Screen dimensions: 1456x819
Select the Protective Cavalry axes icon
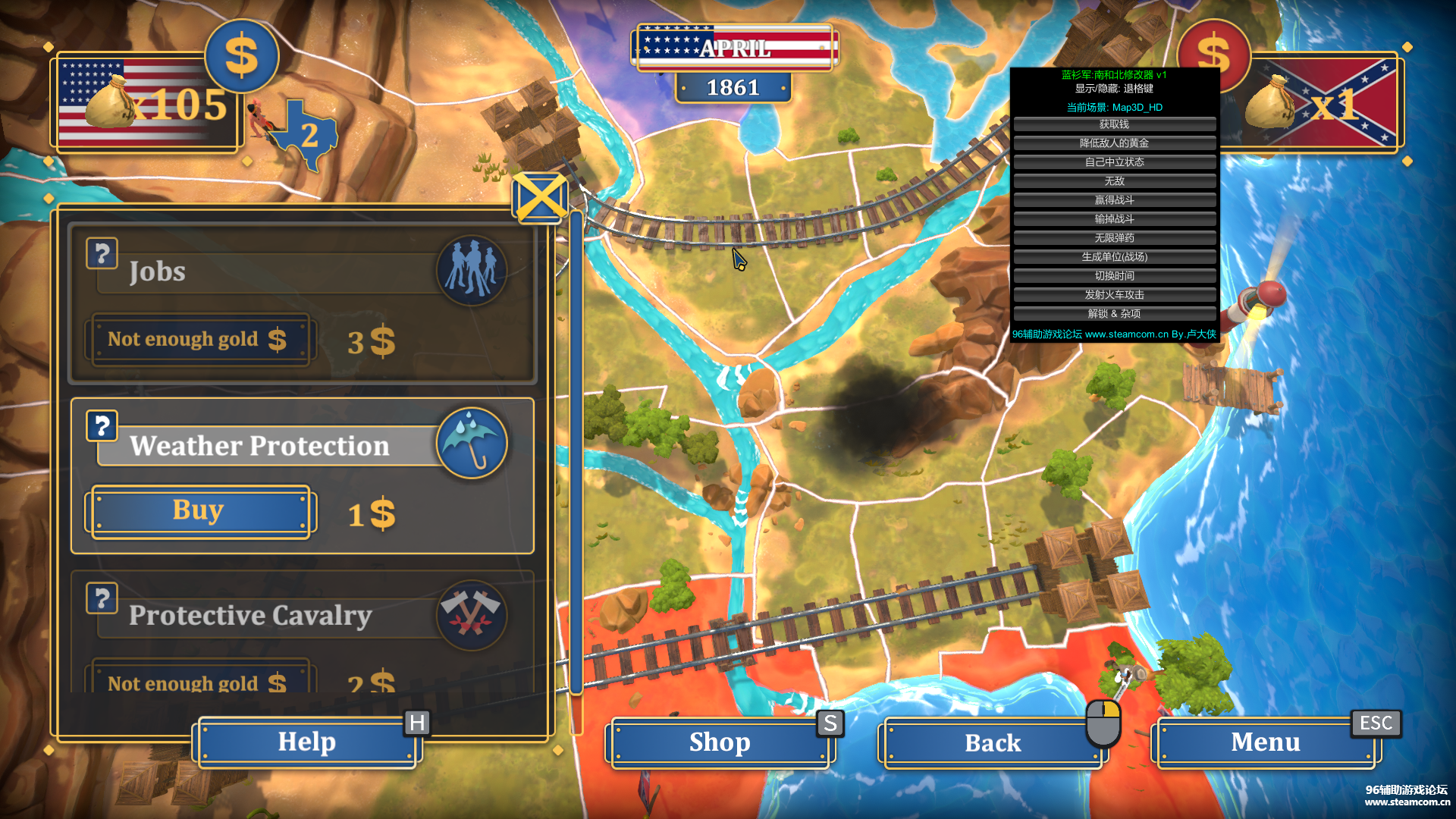[x=472, y=615]
